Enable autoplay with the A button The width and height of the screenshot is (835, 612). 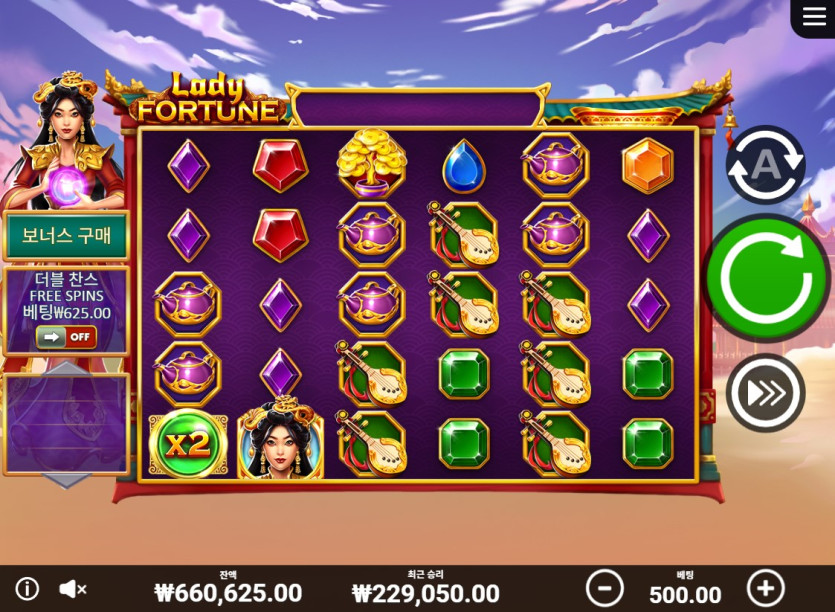[765, 165]
